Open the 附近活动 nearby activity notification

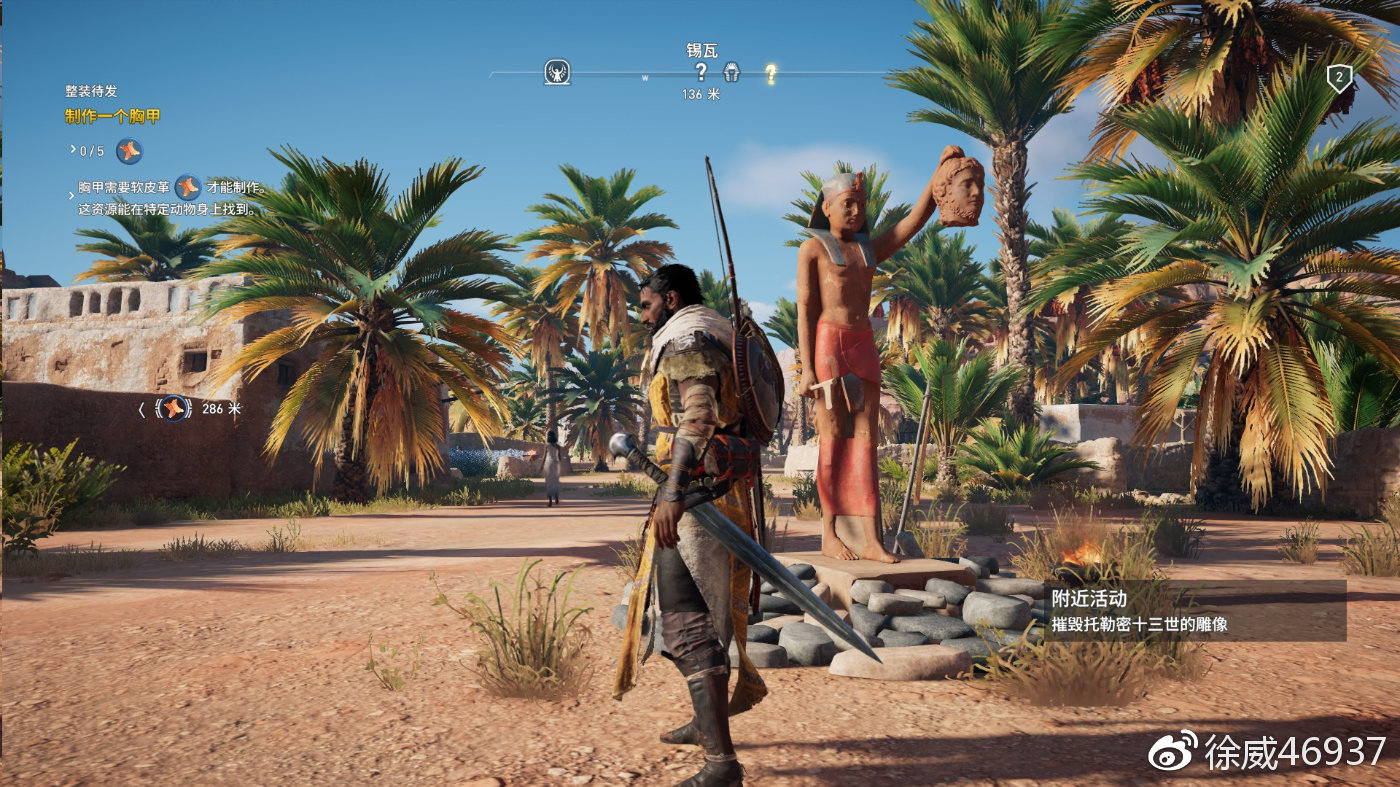[x=1194, y=611]
